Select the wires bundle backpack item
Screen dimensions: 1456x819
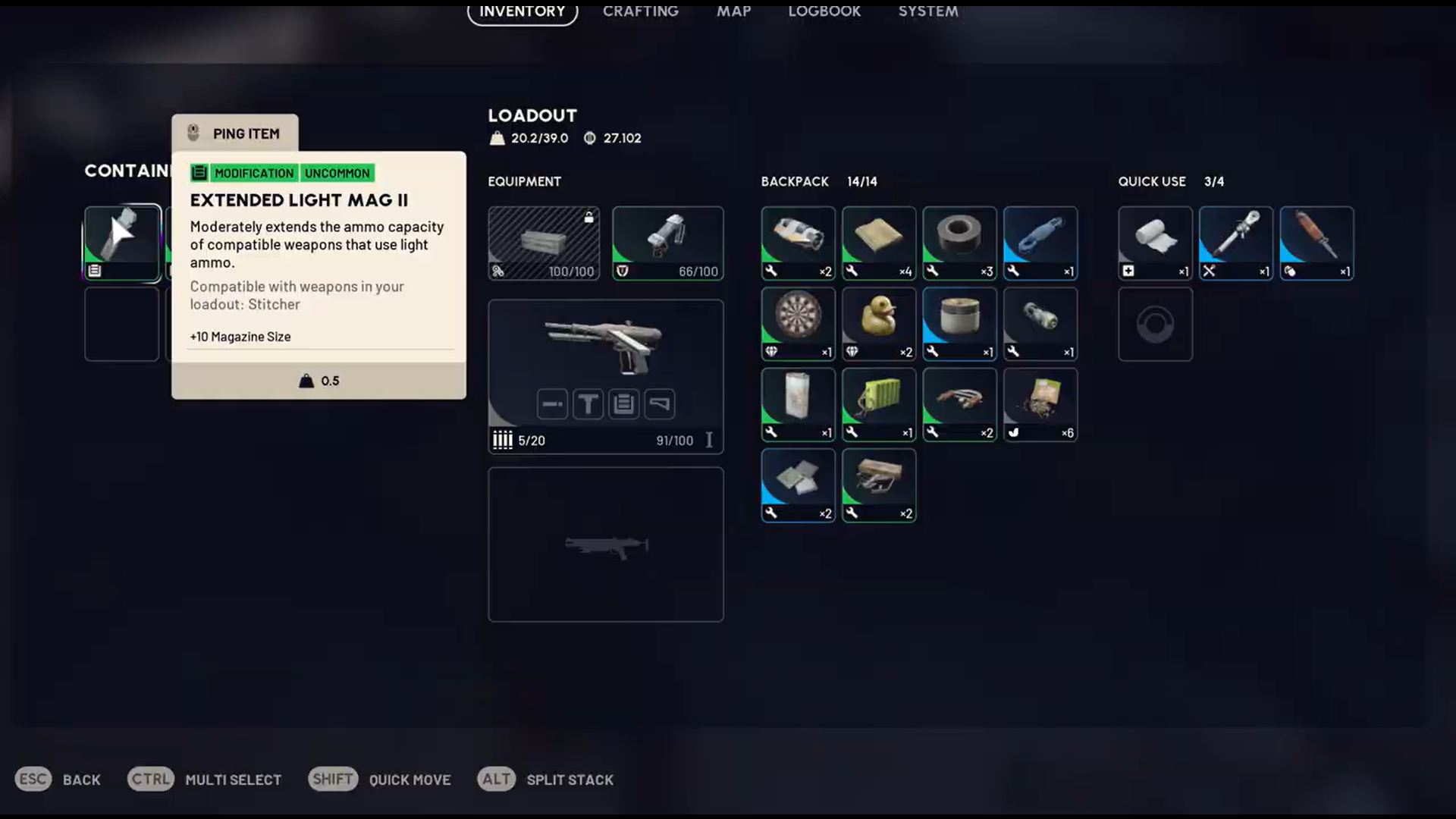(959, 404)
